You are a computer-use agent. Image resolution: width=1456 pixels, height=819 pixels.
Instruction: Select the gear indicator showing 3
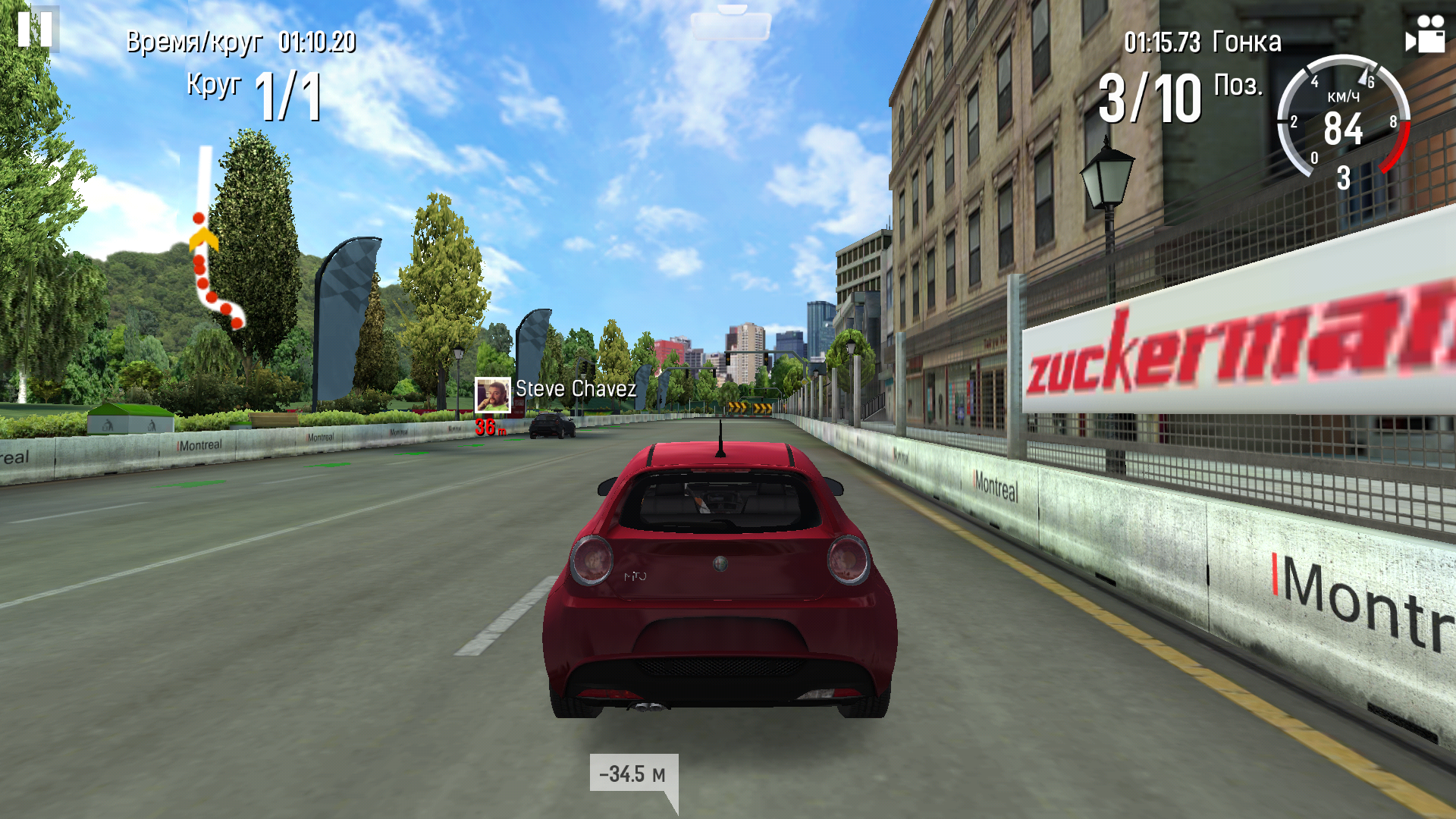1342,179
